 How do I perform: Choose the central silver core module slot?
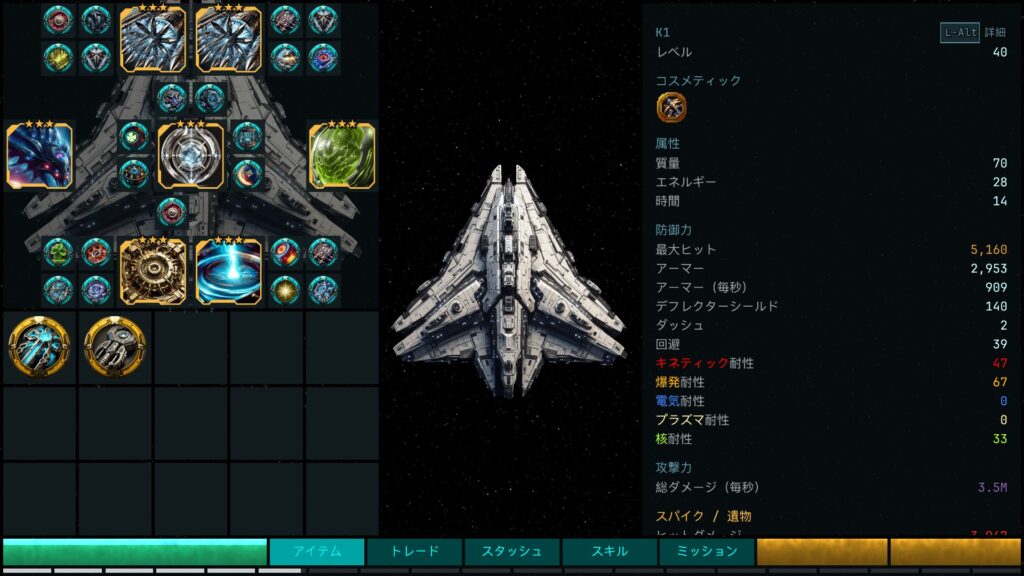click(190, 156)
